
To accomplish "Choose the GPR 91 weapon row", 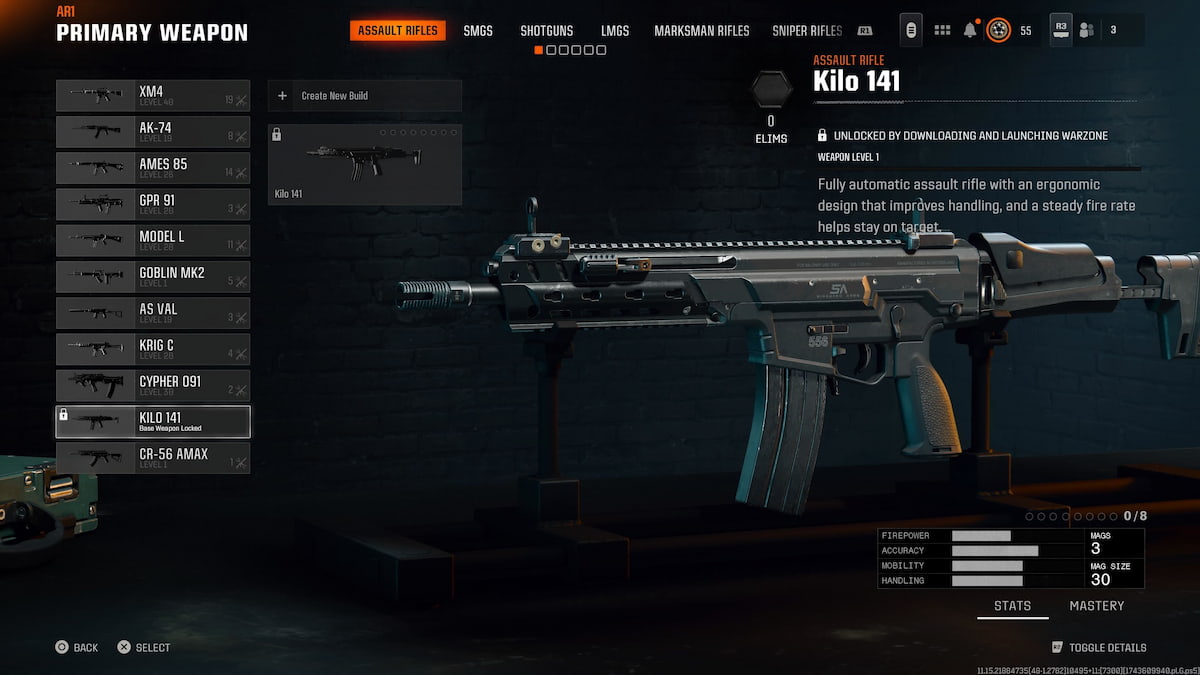I will click(153, 204).
